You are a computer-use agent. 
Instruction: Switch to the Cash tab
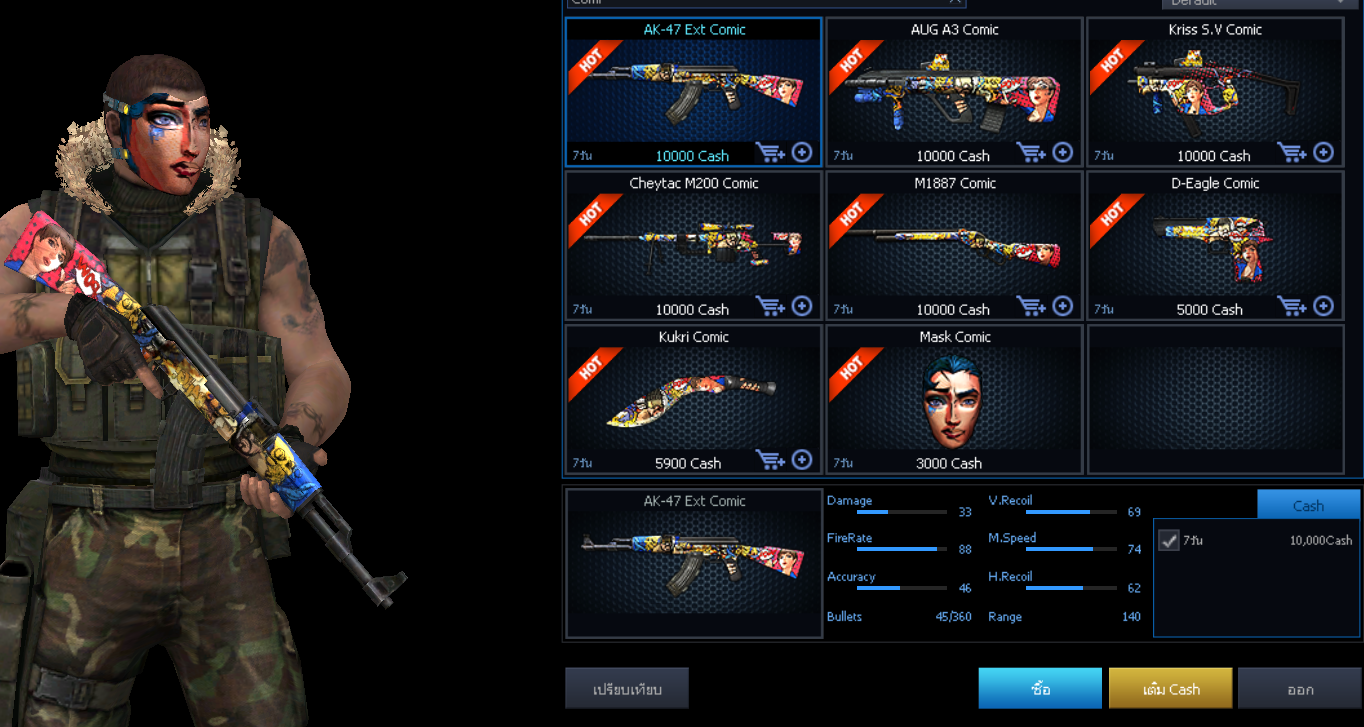click(x=1308, y=505)
